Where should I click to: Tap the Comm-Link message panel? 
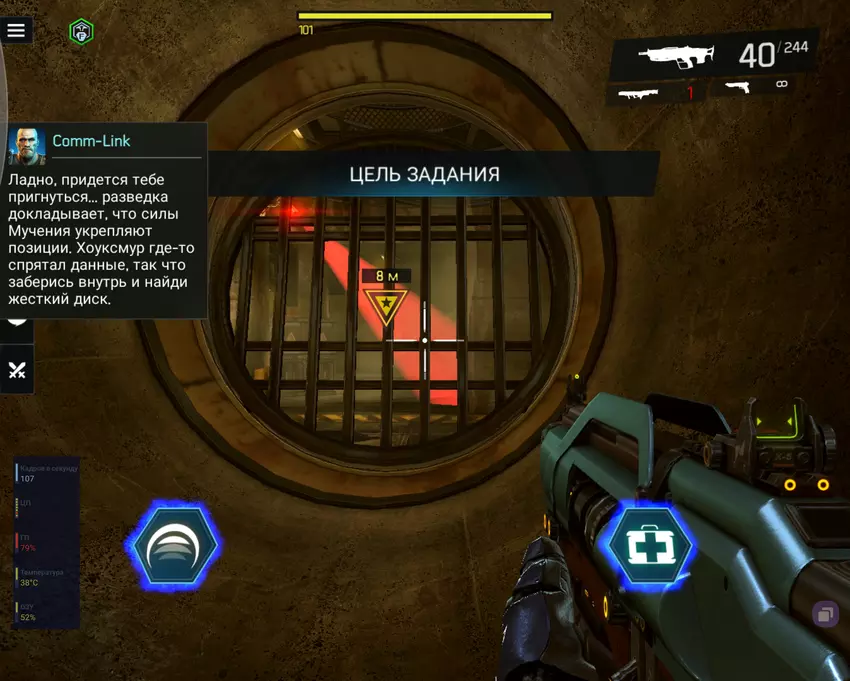pyautogui.click(x=105, y=220)
